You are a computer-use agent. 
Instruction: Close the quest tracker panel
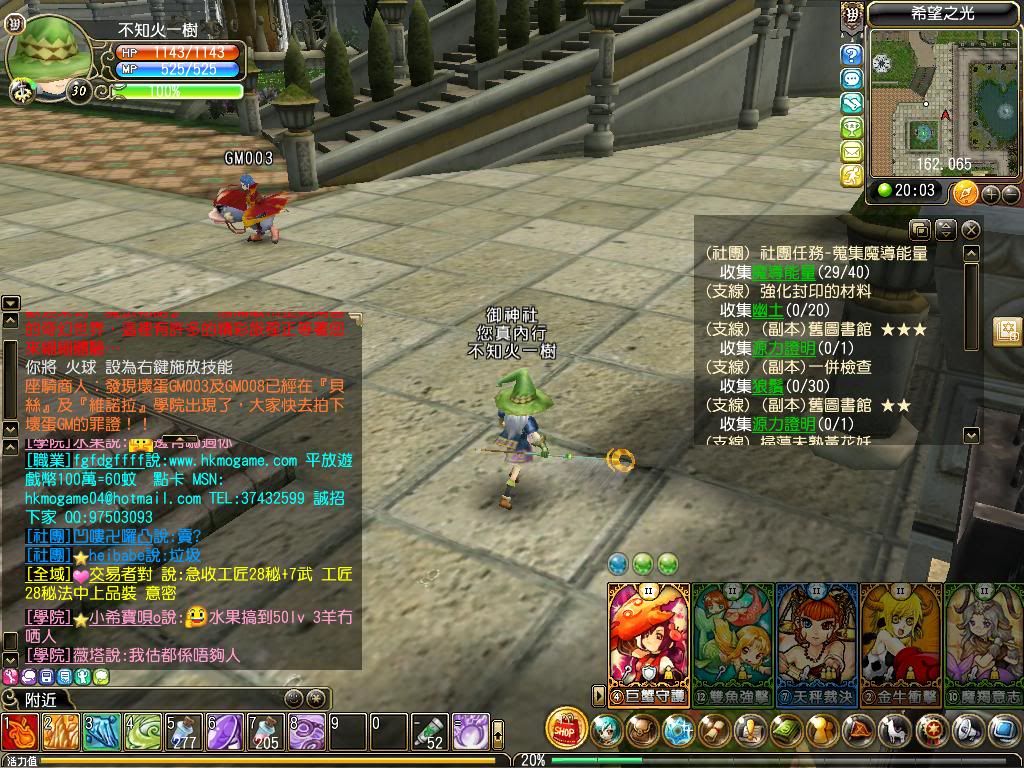pyautogui.click(x=970, y=230)
